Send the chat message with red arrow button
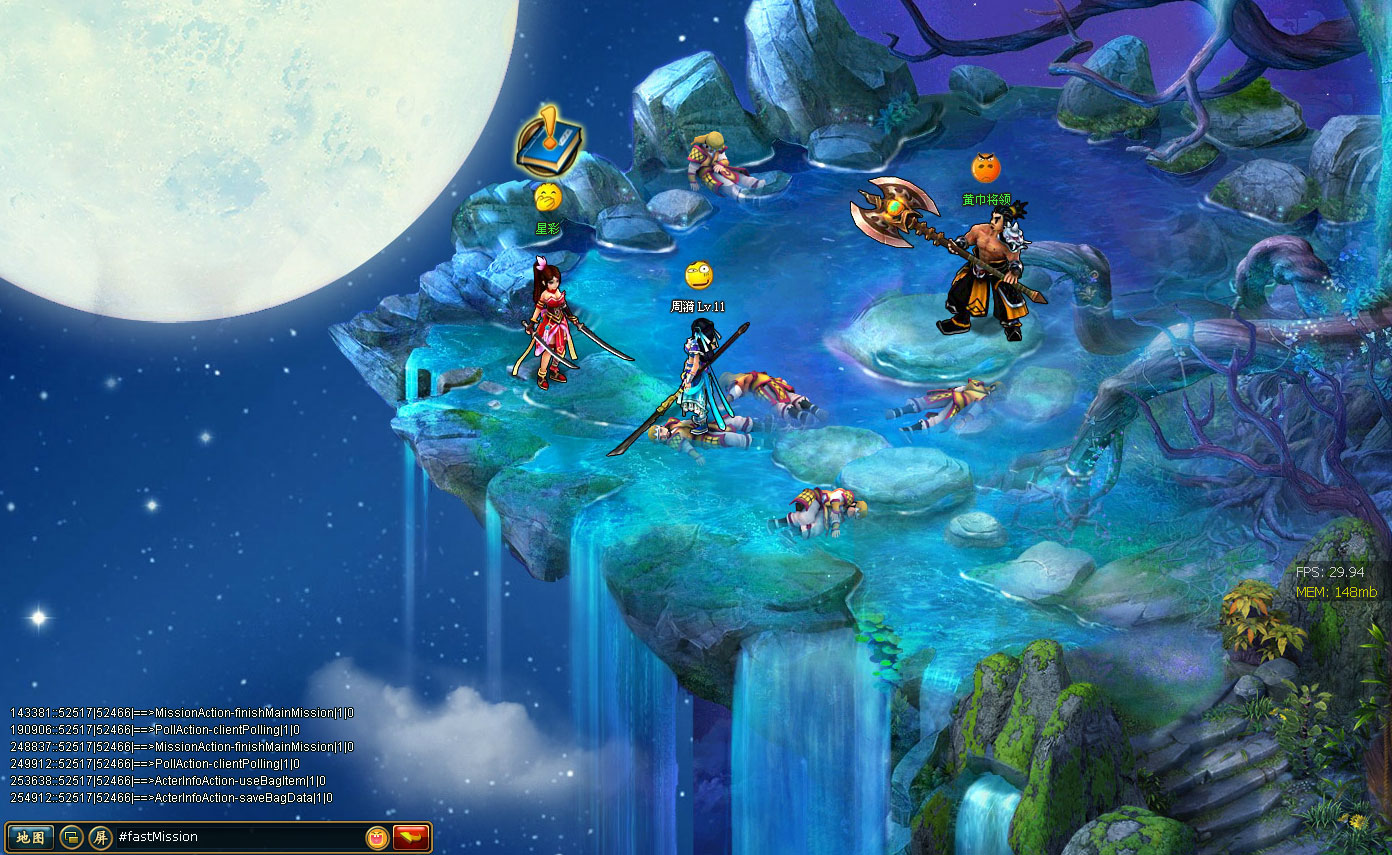 (411, 837)
